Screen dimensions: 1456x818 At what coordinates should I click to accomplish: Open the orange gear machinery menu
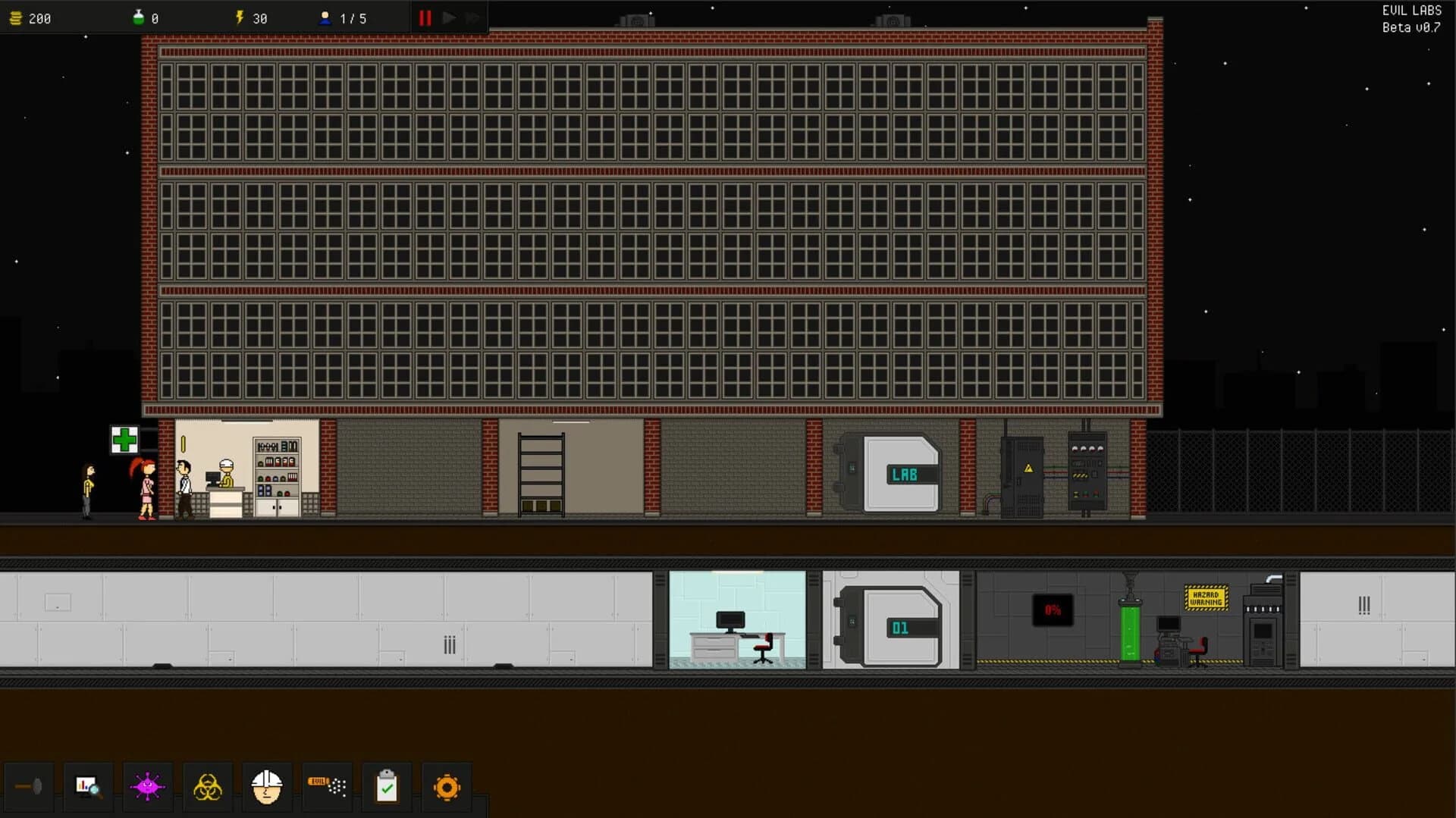(446, 787)
